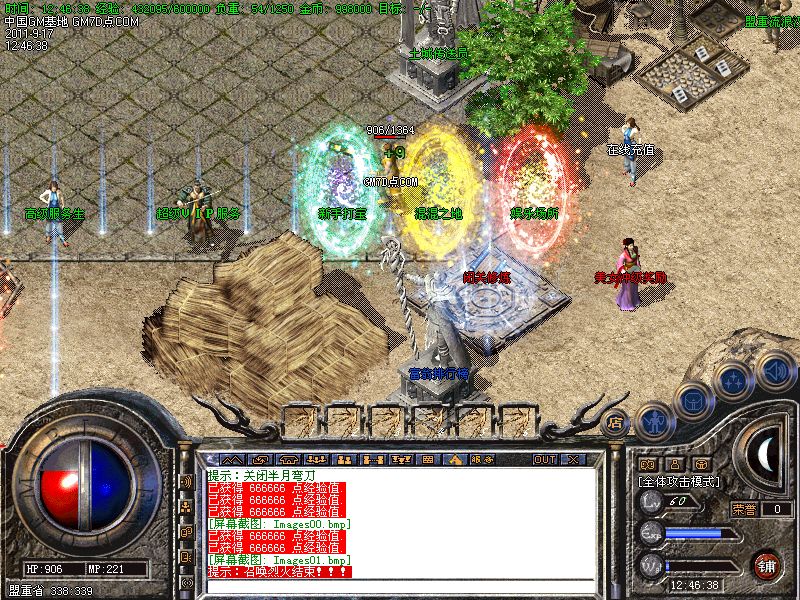Viewport: 800px width, 600px height.
Task: Click the red 铺 stall button
Action: pyautogui.click(x=765, y=565)
